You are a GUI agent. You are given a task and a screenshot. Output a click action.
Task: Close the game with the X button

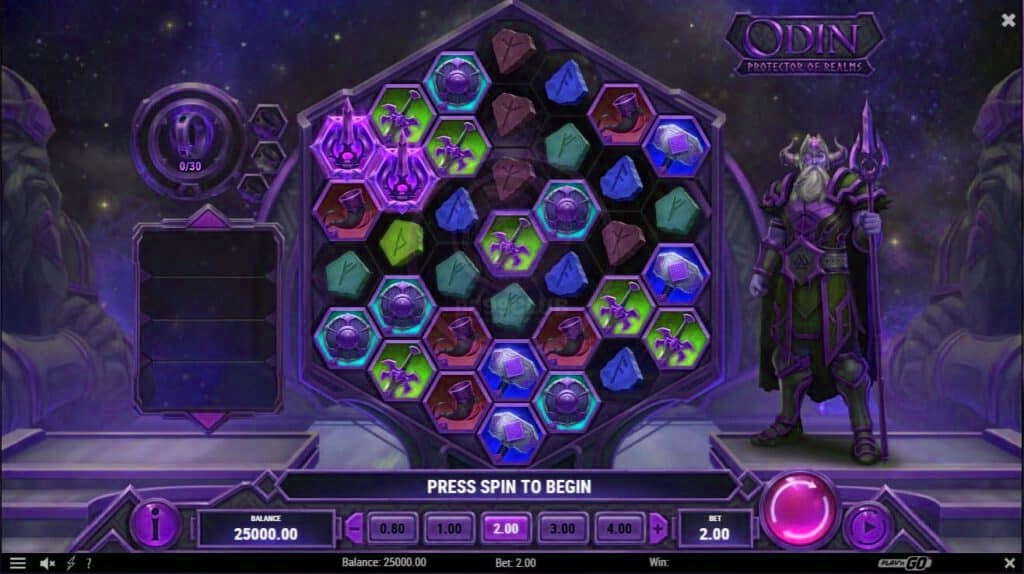point(1007,19)
